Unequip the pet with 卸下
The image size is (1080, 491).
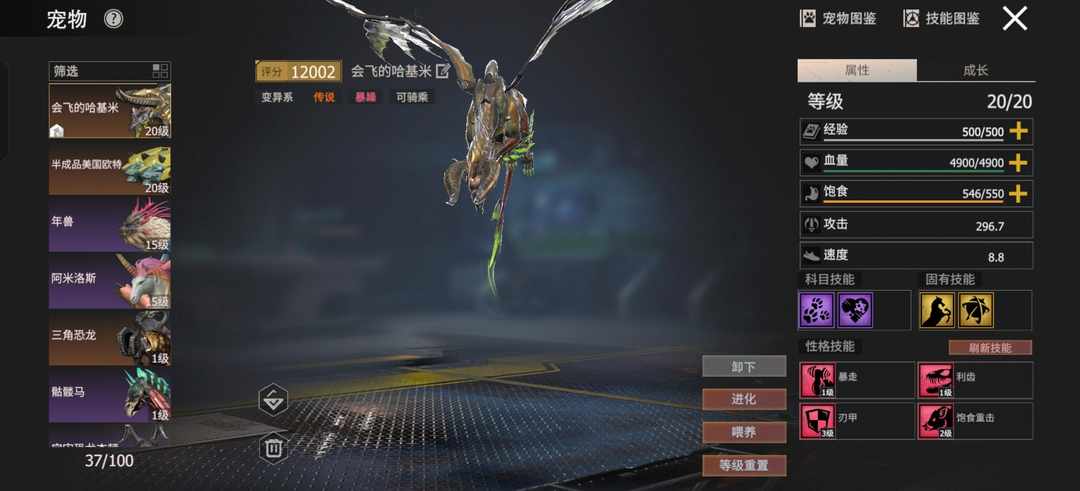(x=744, y=367)
